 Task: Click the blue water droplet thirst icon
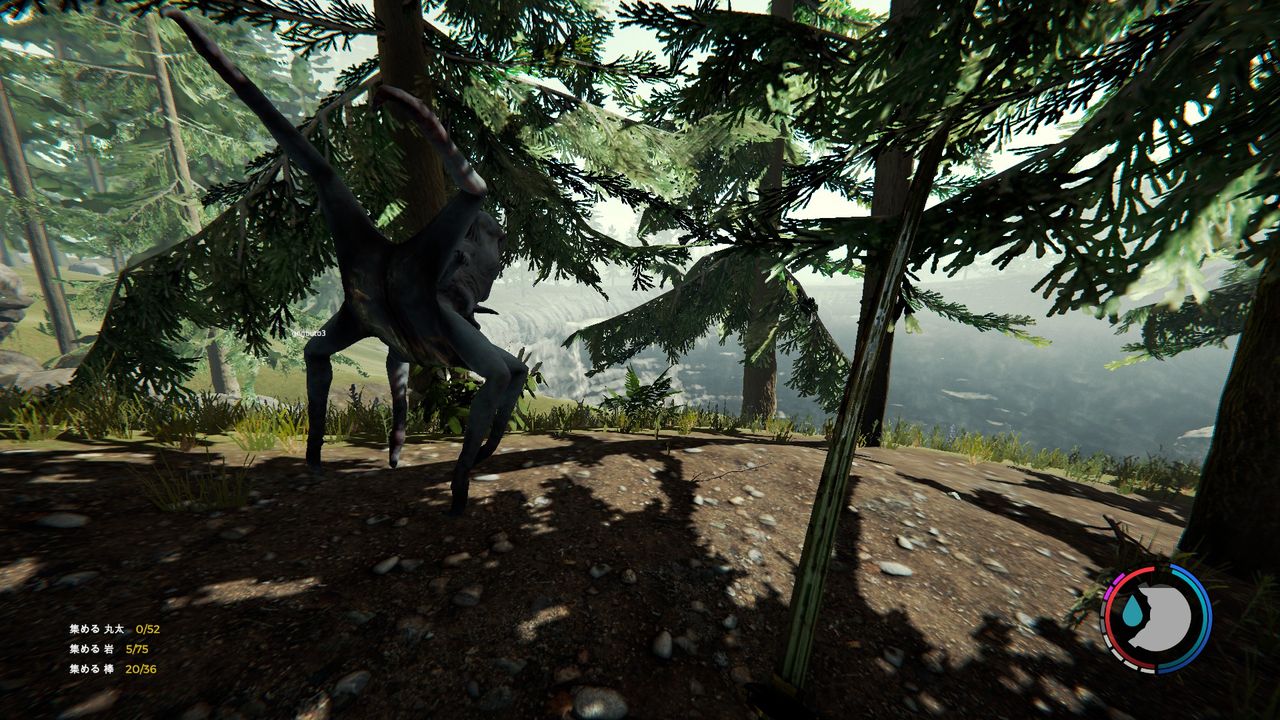click(1131, 611)
